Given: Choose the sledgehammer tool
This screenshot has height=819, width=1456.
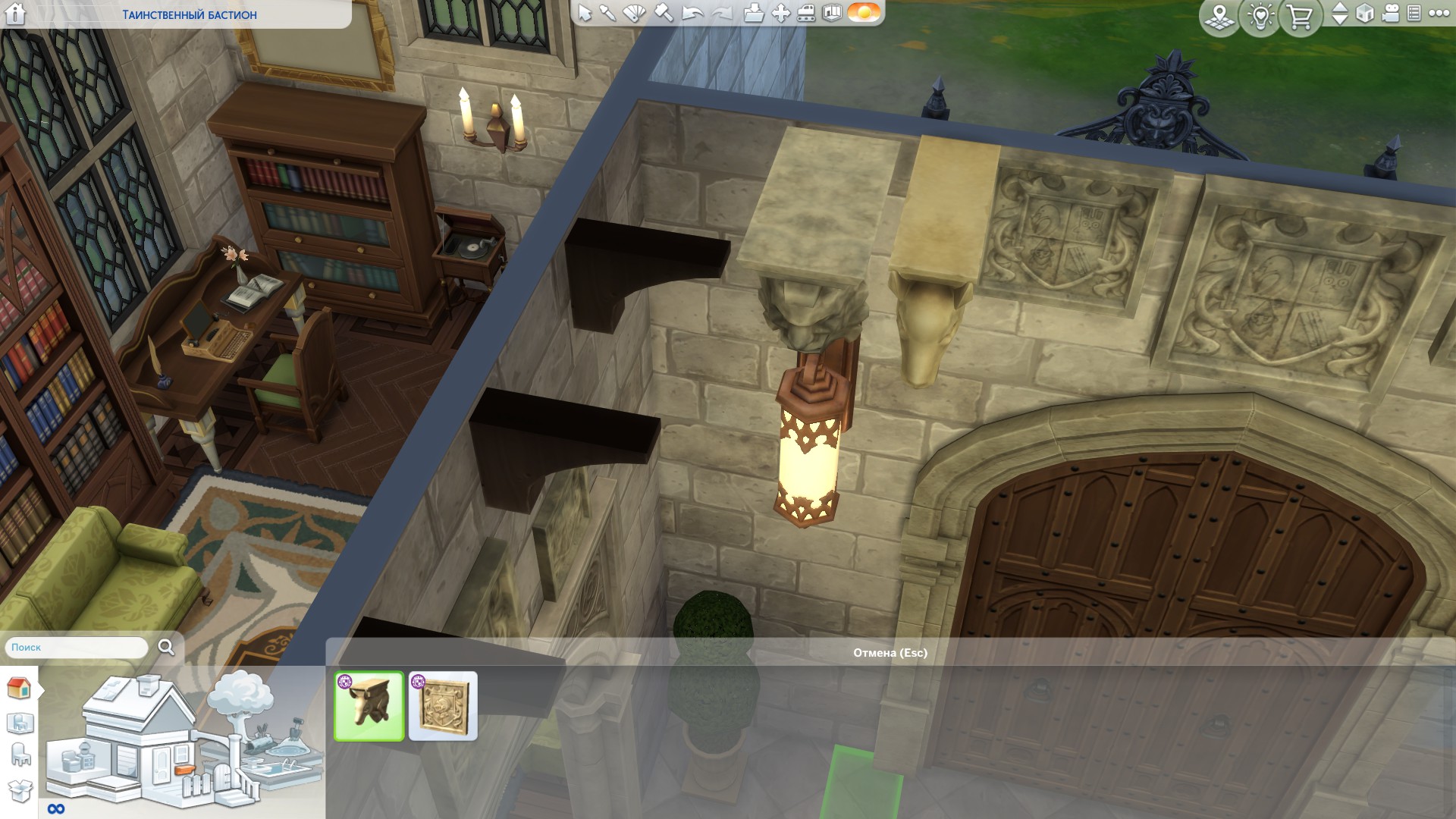Looking at the screenshot, I should point(664,13).
